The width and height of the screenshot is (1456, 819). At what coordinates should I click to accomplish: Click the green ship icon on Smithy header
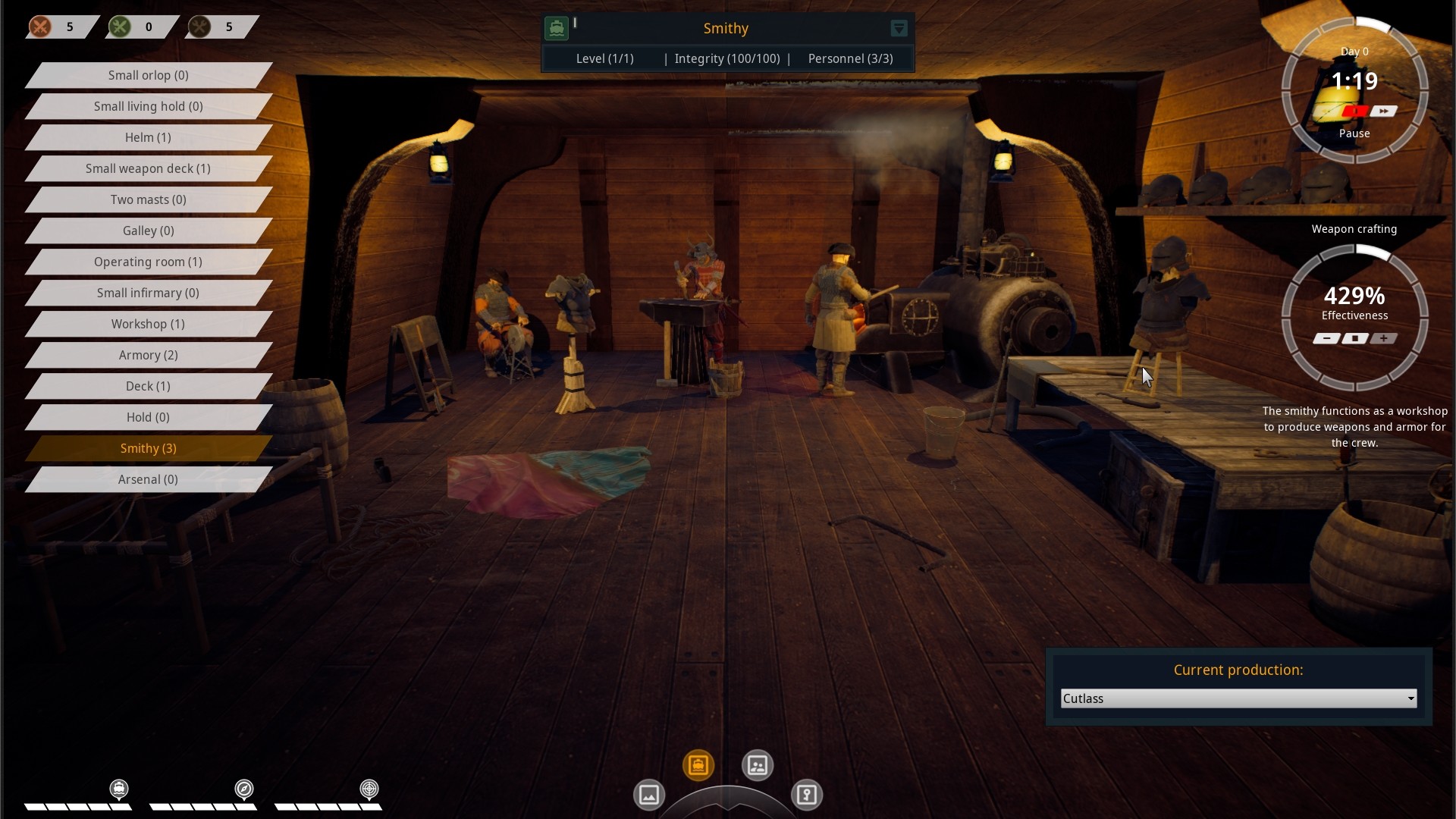tap(558, 27)
